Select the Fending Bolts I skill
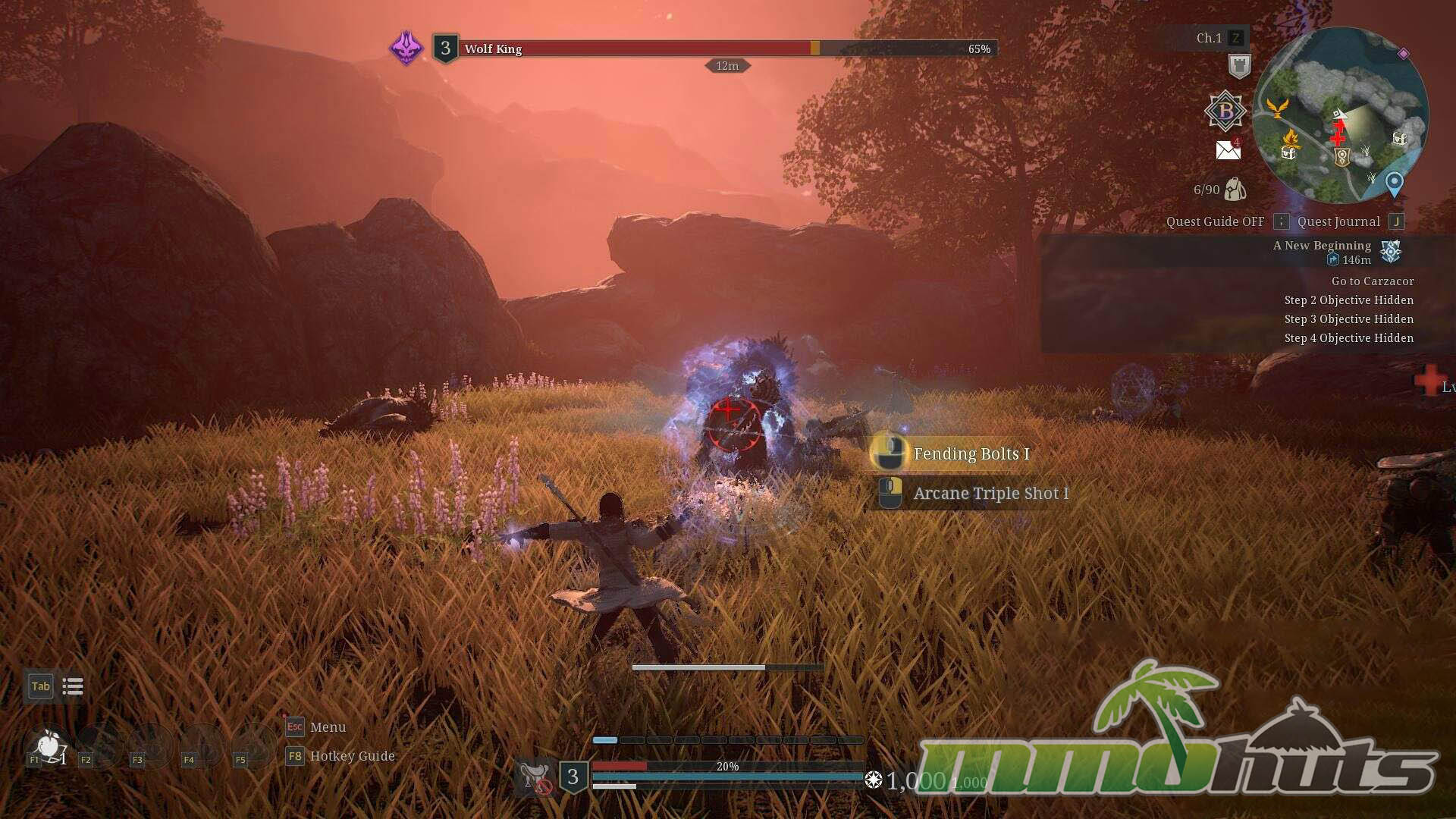This screenshot has width=1456, height=819. [971, 453]
